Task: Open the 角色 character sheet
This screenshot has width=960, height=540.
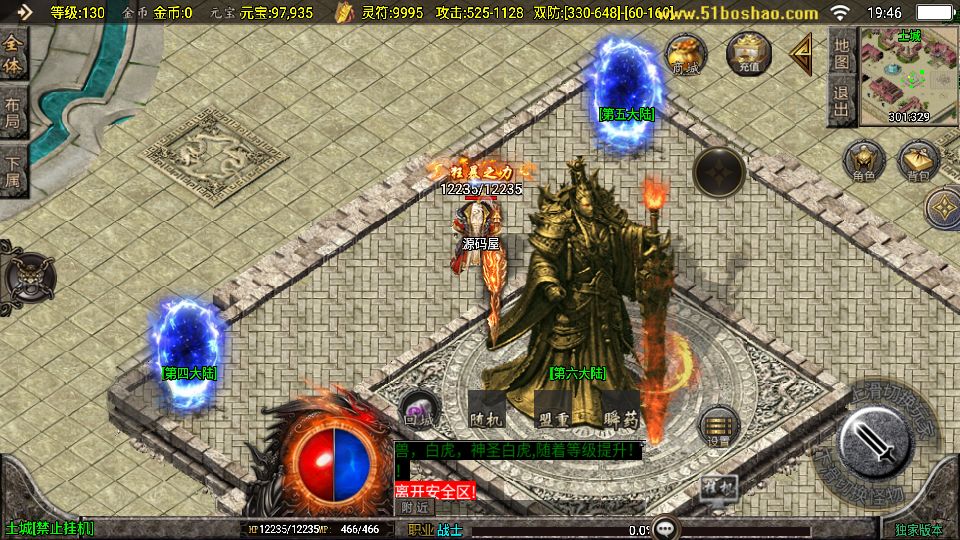Action: tap(863, 164)
